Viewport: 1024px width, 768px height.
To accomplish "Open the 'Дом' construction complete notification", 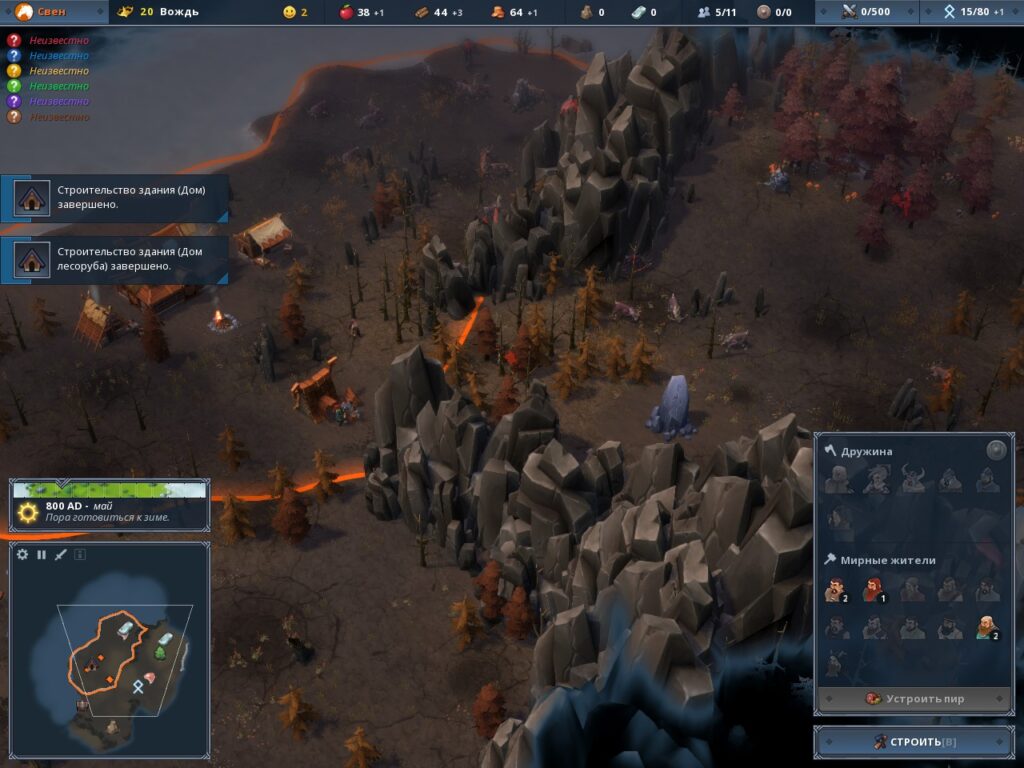I will tap(115, 197).
